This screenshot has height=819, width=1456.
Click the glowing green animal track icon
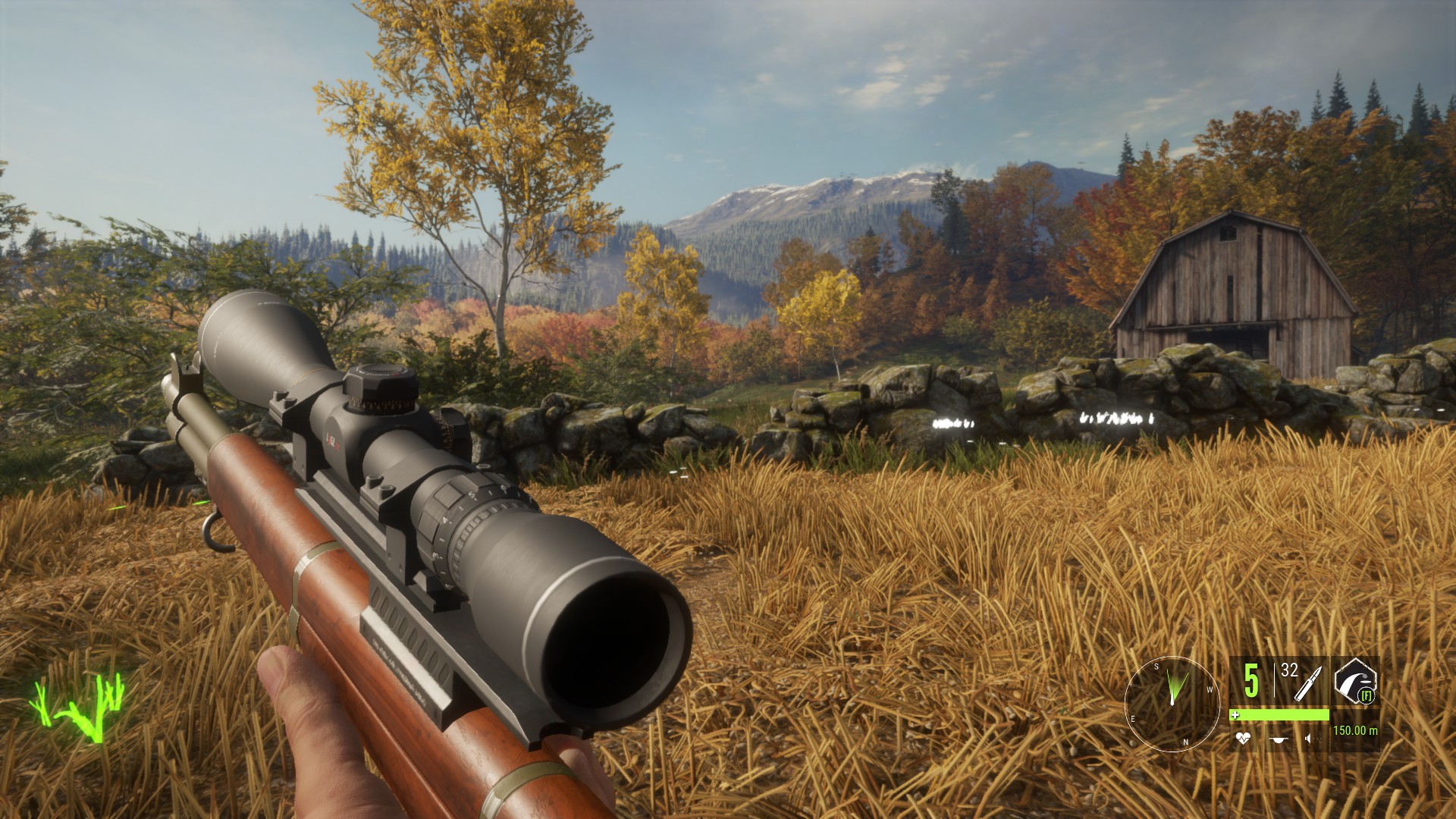point(77,707)
